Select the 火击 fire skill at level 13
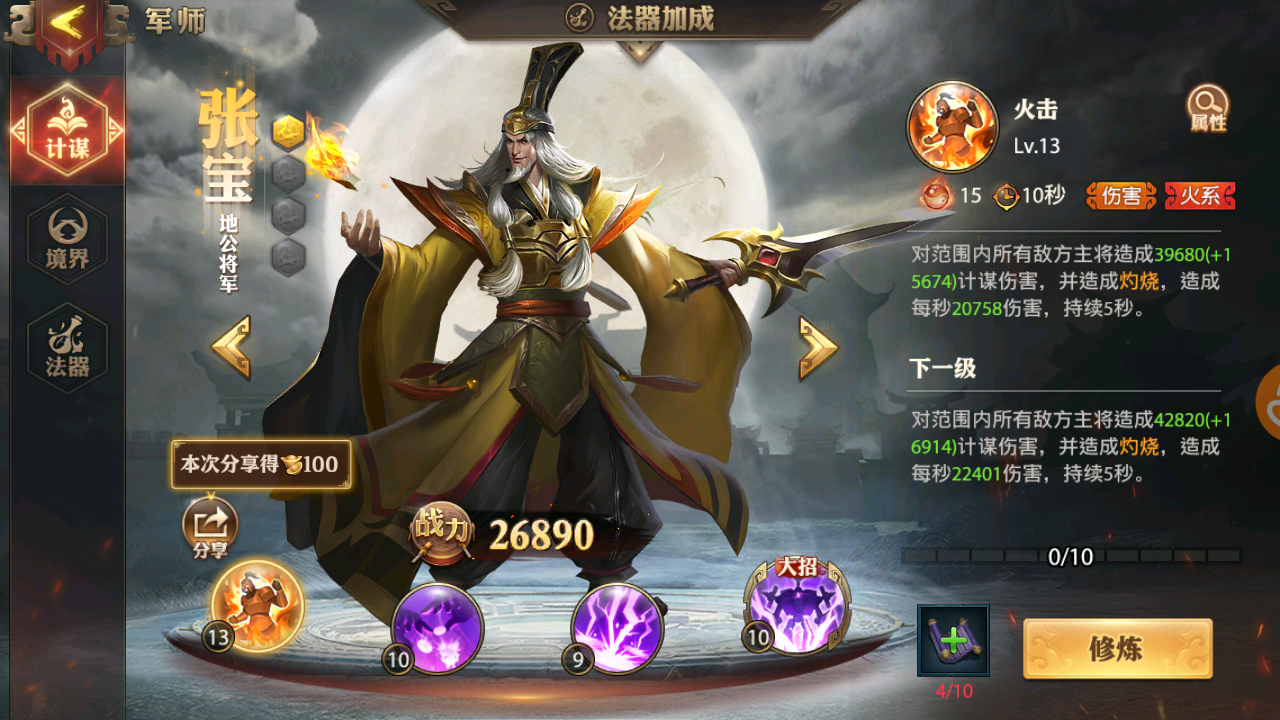1280x720 pixels. 258,605
